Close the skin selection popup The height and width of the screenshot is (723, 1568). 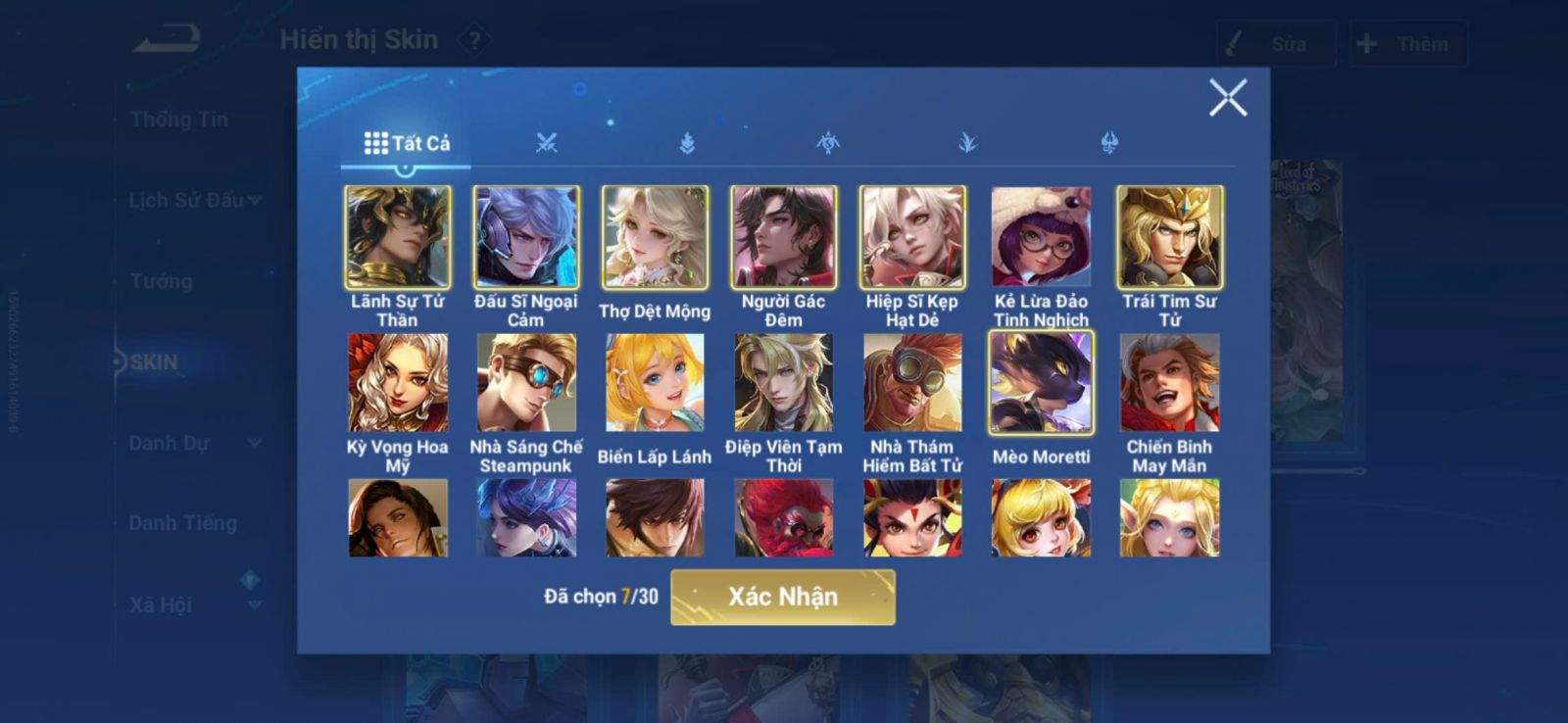(x=1227, y=98)
